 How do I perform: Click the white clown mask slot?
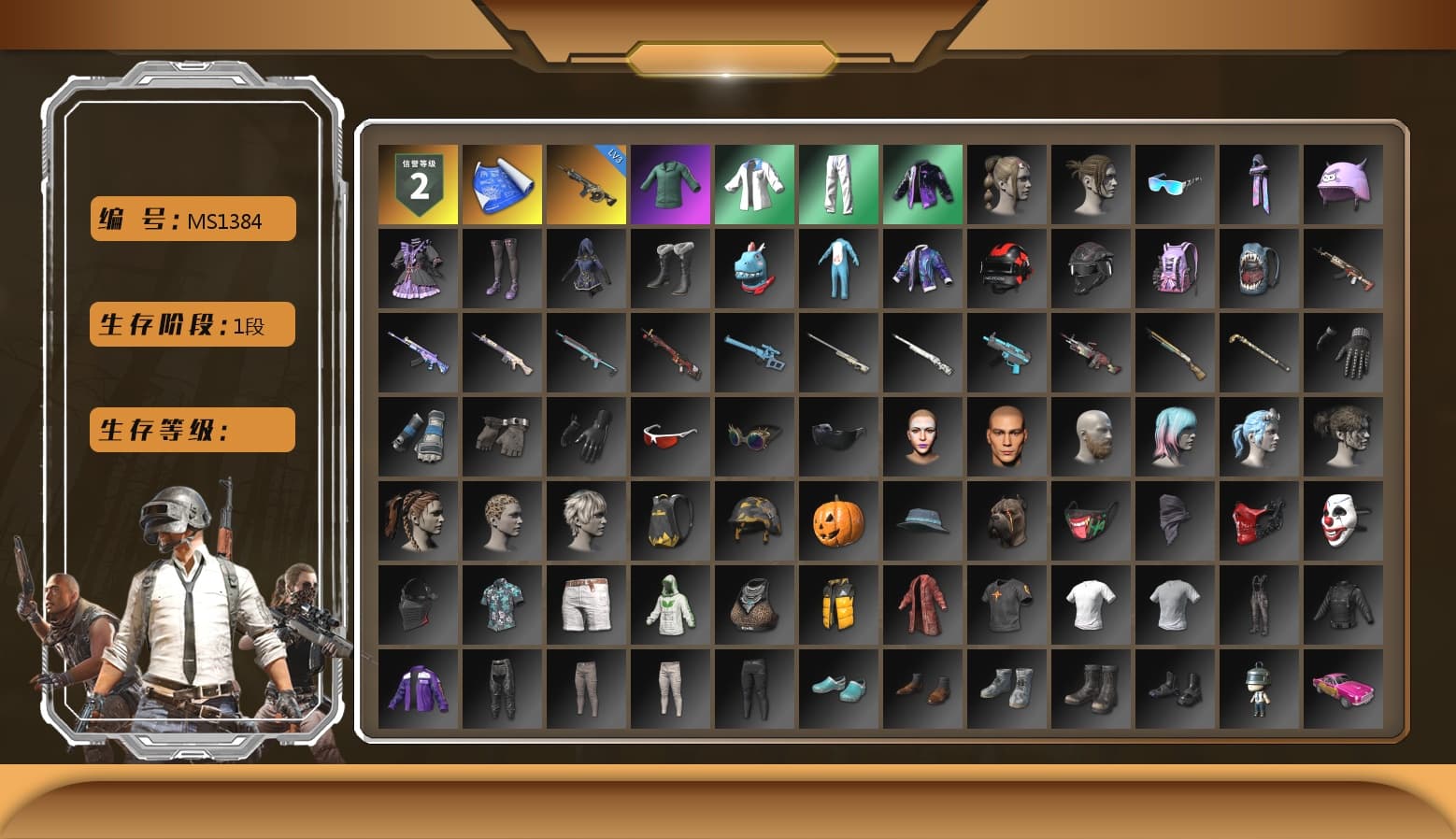click(x=1343, y=520)
